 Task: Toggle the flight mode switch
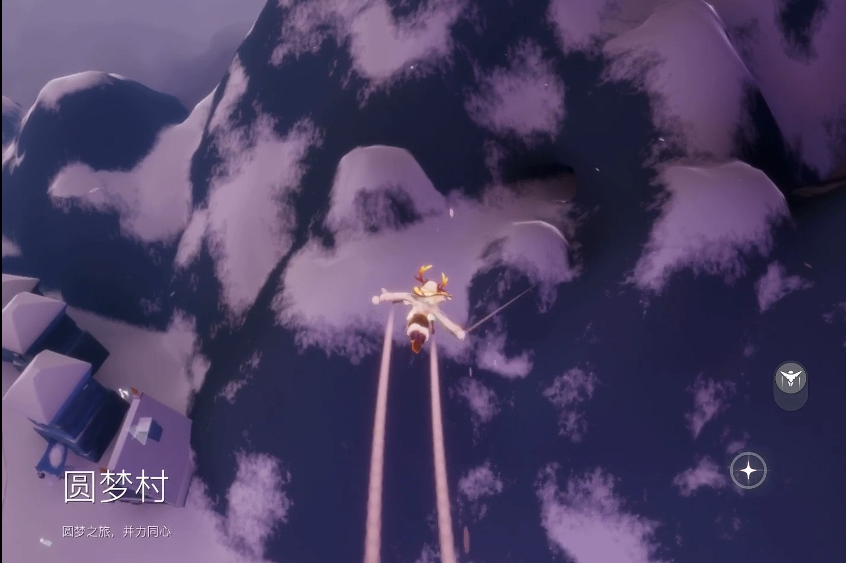pos(790,379)
